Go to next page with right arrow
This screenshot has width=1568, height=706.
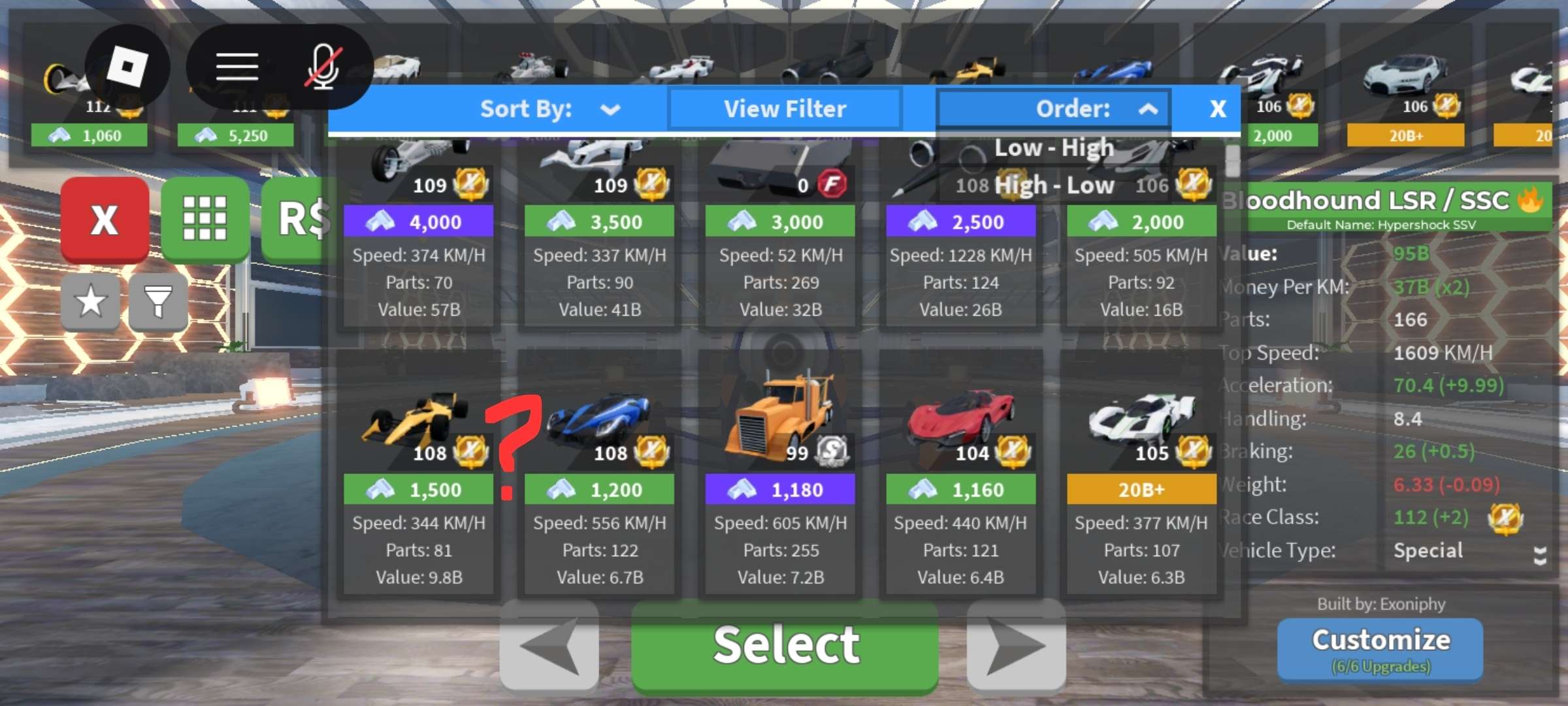pos(1016,646)
